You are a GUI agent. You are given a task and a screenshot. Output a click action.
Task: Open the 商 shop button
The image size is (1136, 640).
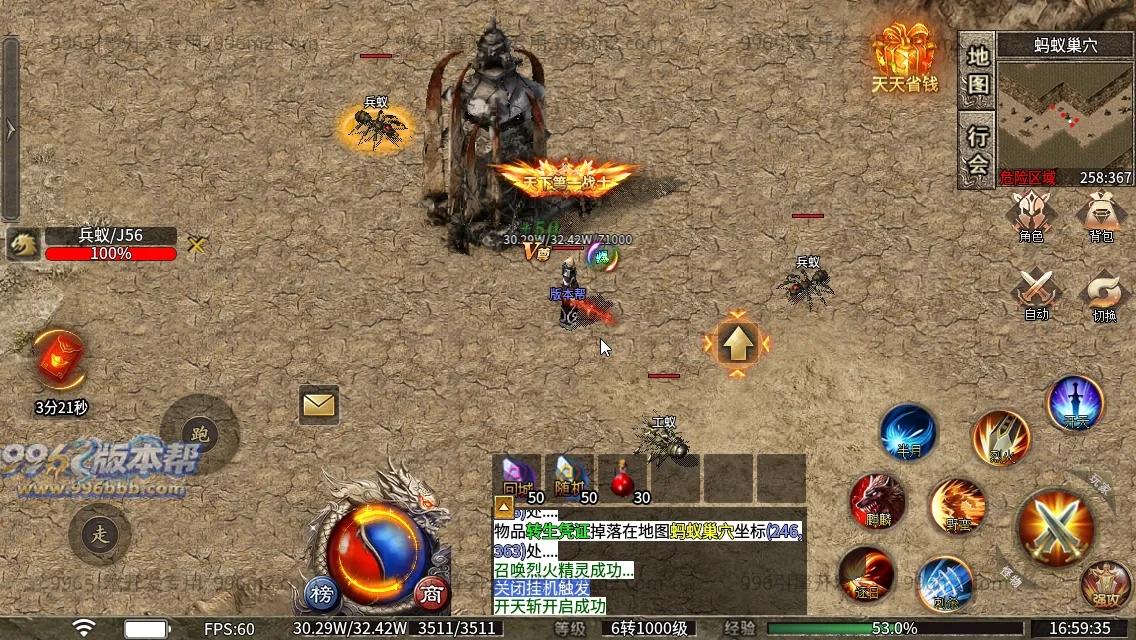click(x=432, y=594)
